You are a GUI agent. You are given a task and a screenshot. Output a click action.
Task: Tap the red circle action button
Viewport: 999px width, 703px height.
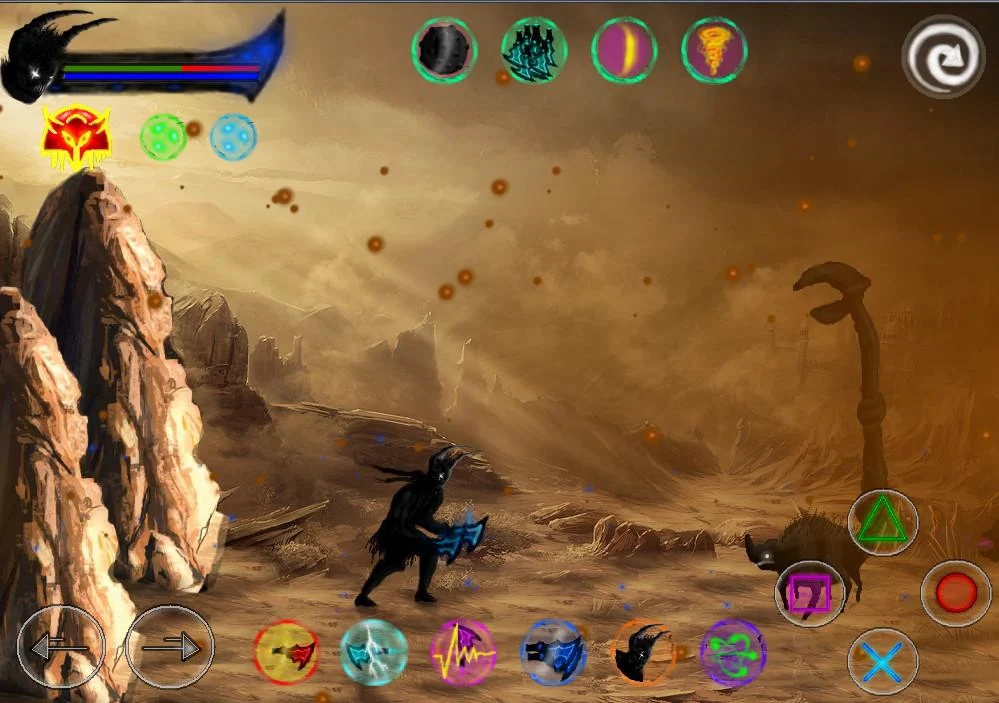955,593
